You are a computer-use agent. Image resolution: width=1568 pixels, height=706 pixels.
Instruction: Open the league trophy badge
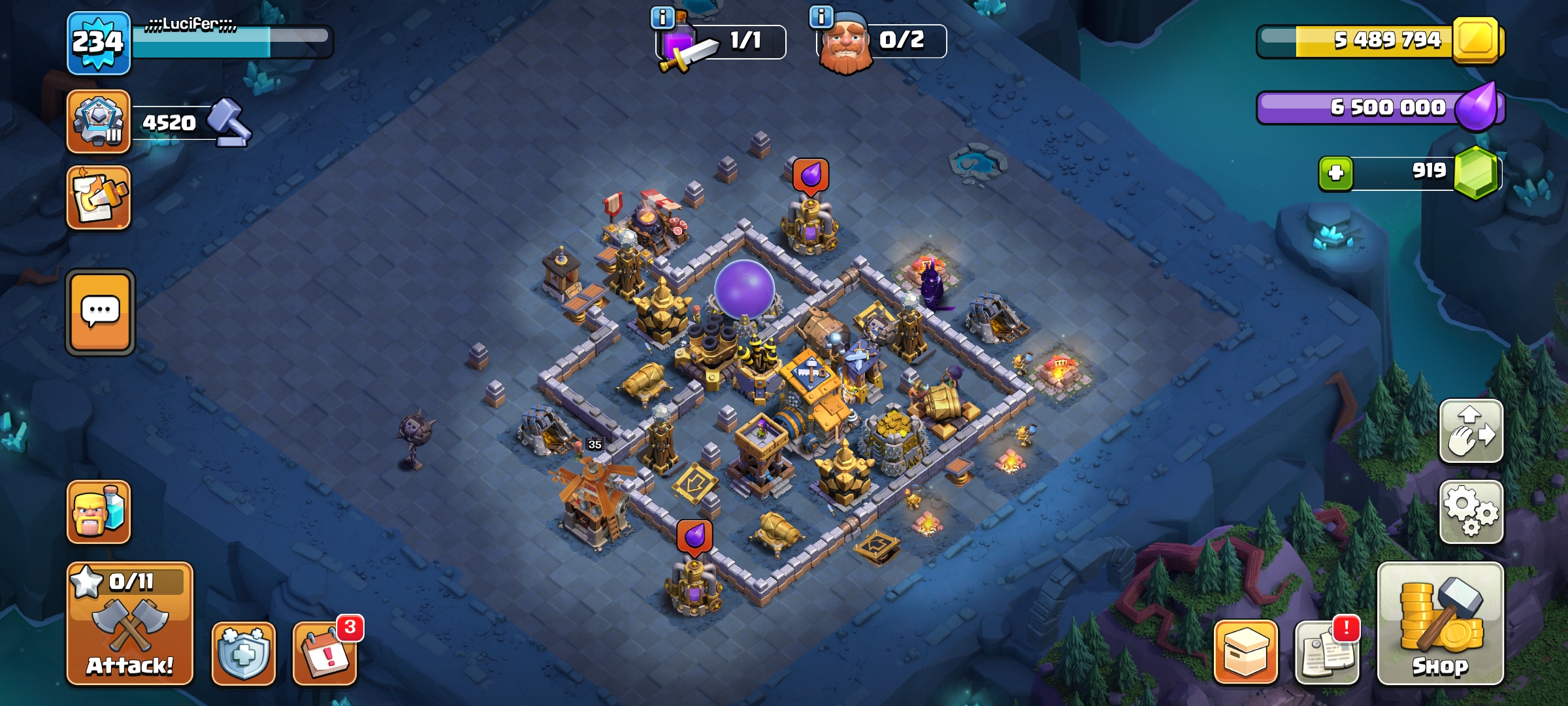tap(98, 122)
